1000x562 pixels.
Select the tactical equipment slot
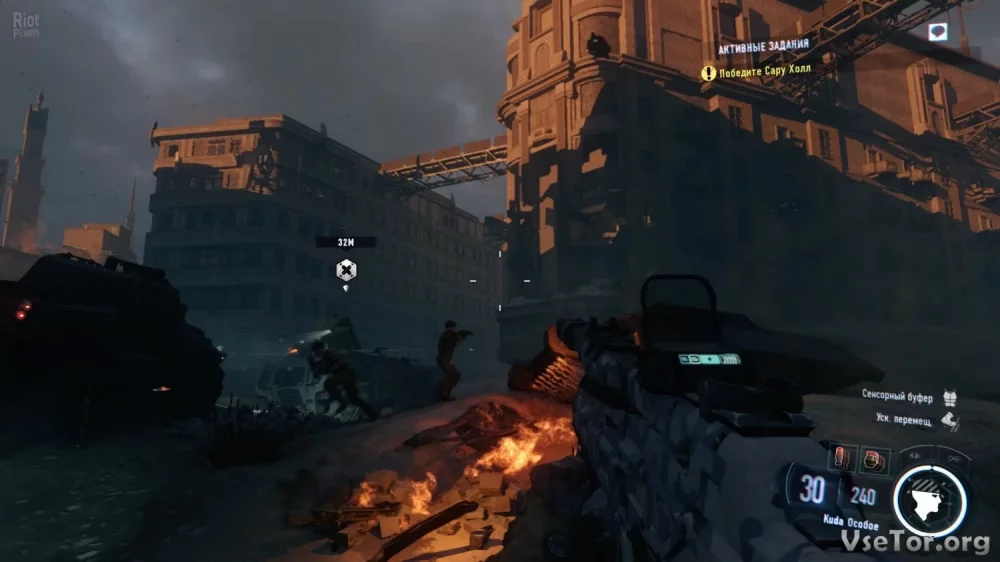click(874, 460)
